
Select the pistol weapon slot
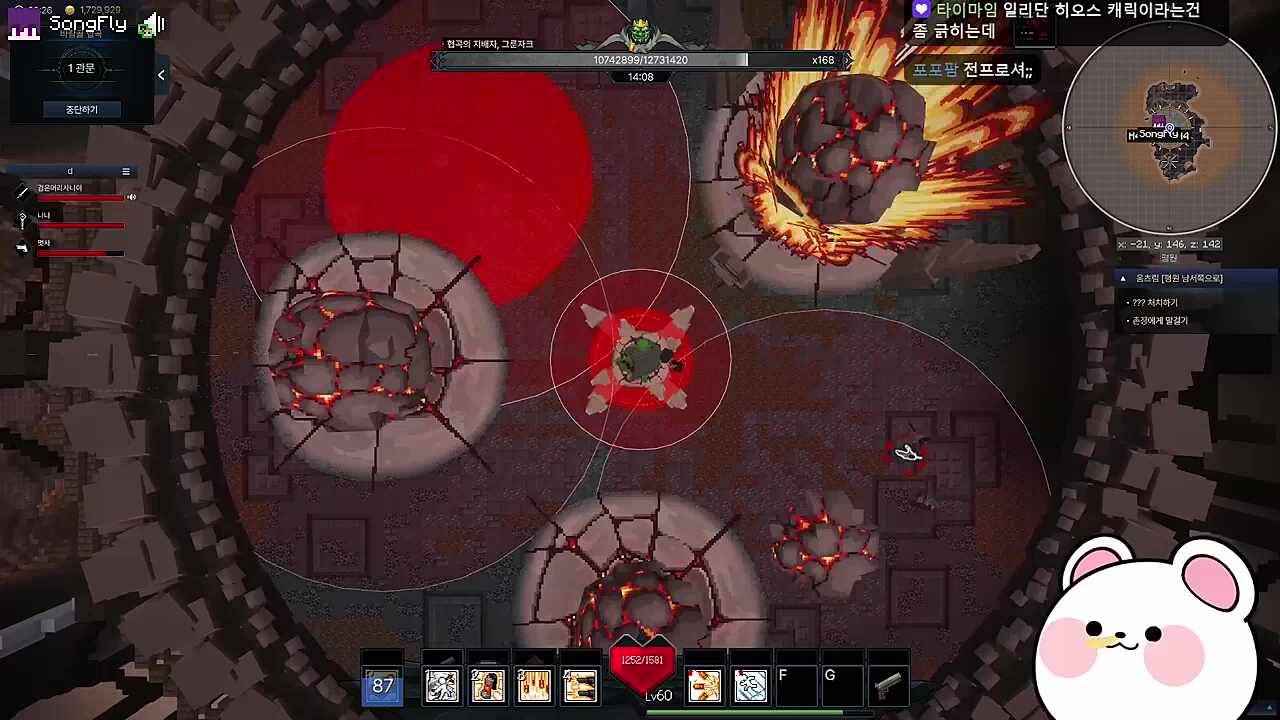pyautogui.click(x=888, y=686)
